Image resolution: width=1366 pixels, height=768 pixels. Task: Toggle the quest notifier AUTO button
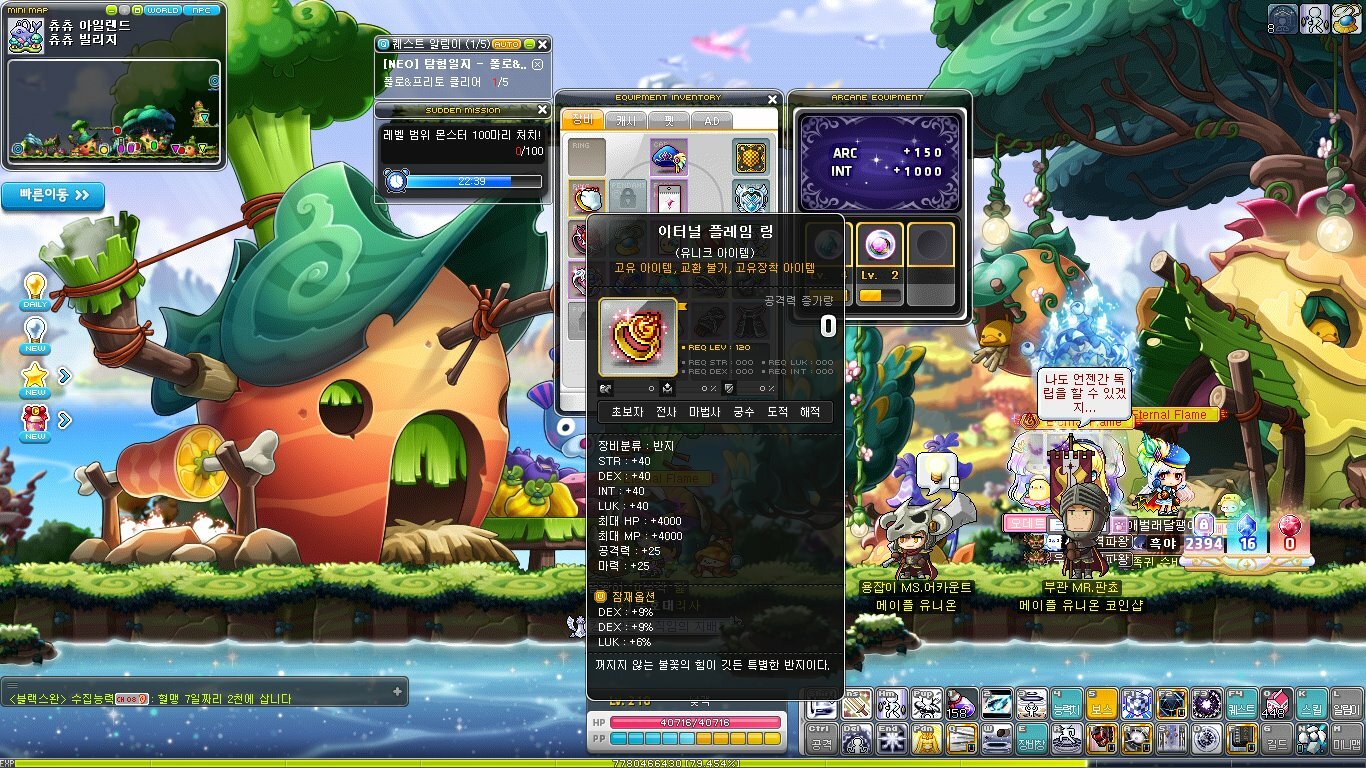507,45
